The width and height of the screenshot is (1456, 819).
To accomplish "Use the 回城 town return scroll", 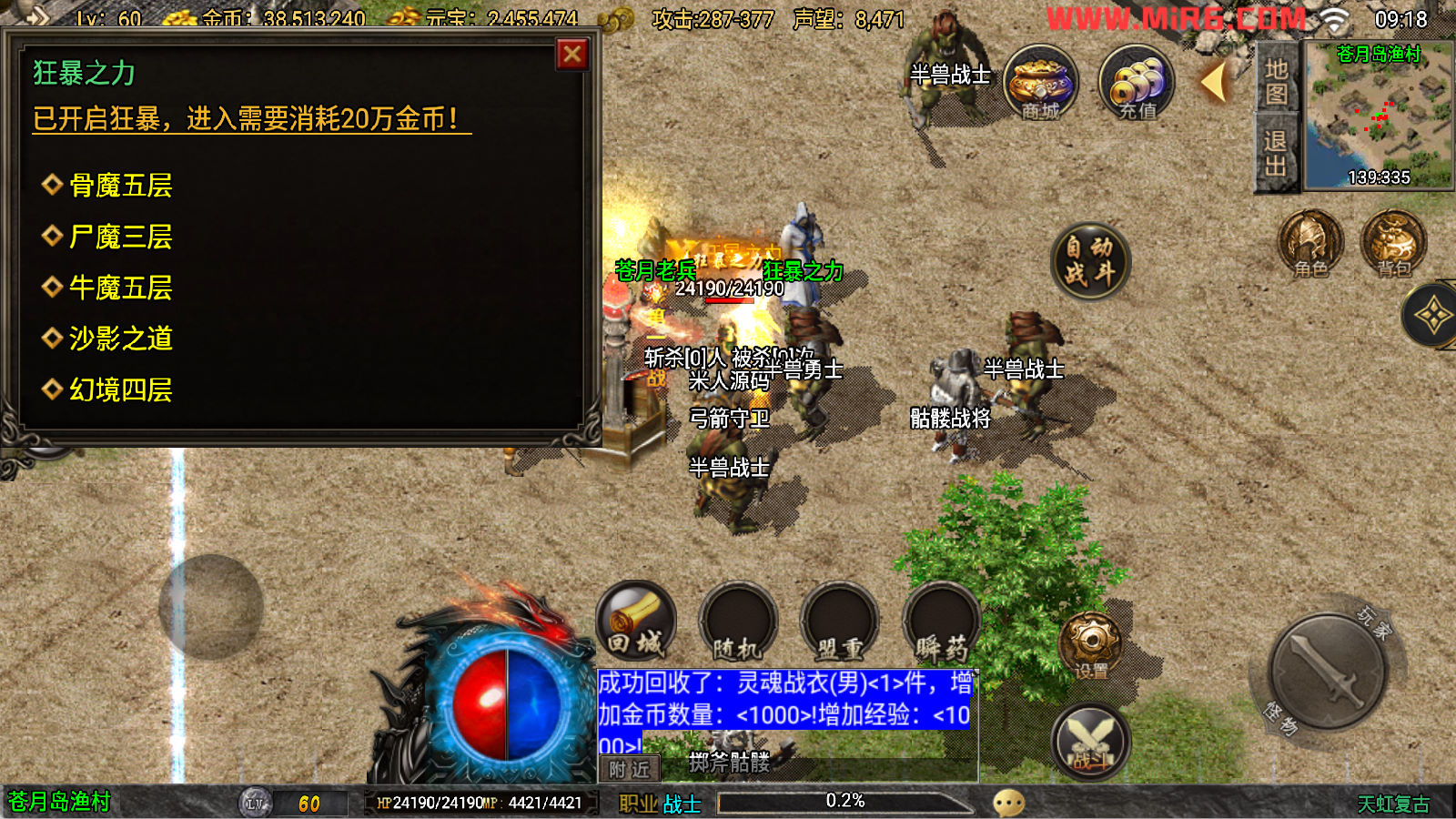I will click(636, 622).
